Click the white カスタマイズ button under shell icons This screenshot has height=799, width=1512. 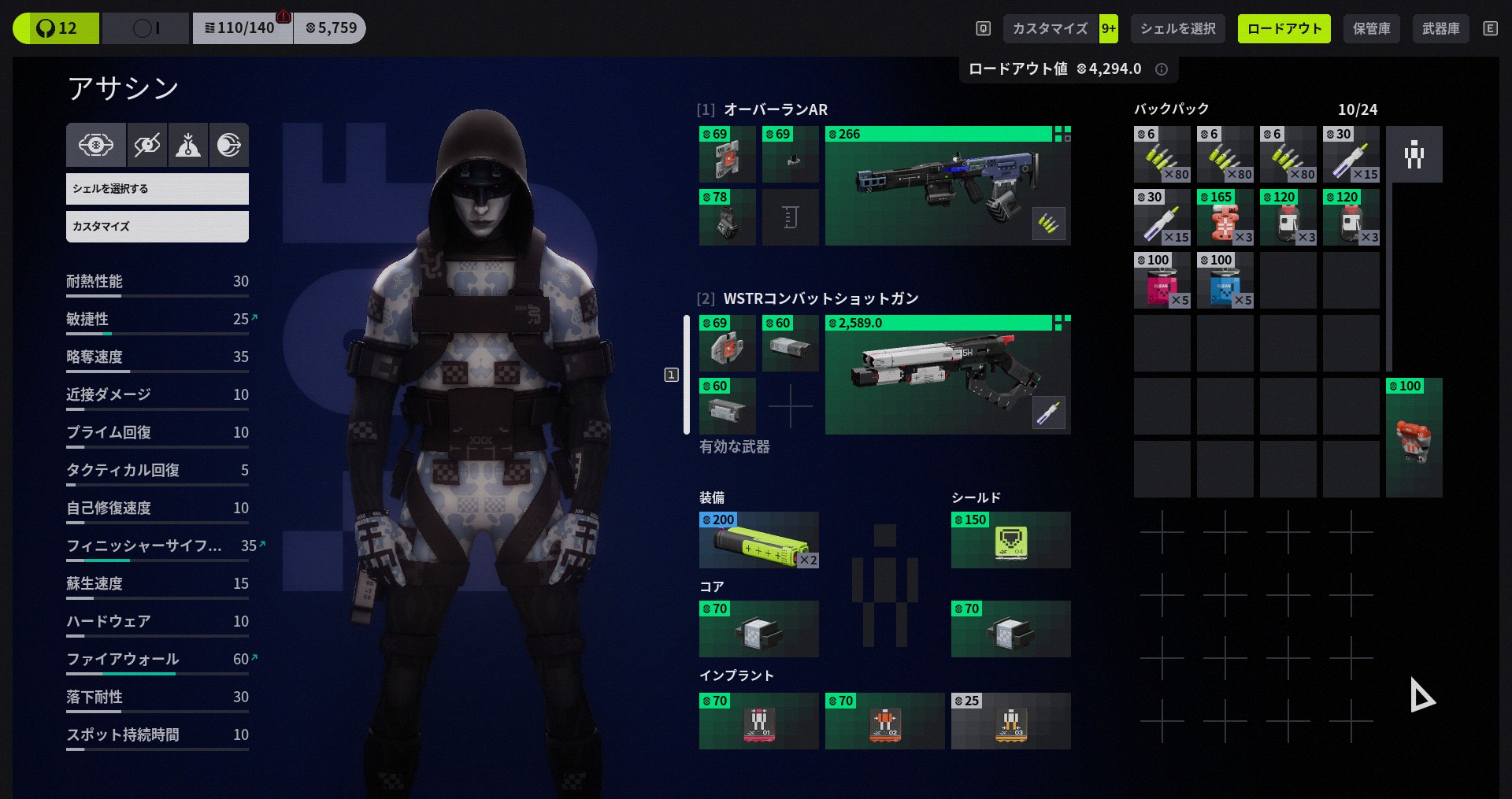click(157, 227)
